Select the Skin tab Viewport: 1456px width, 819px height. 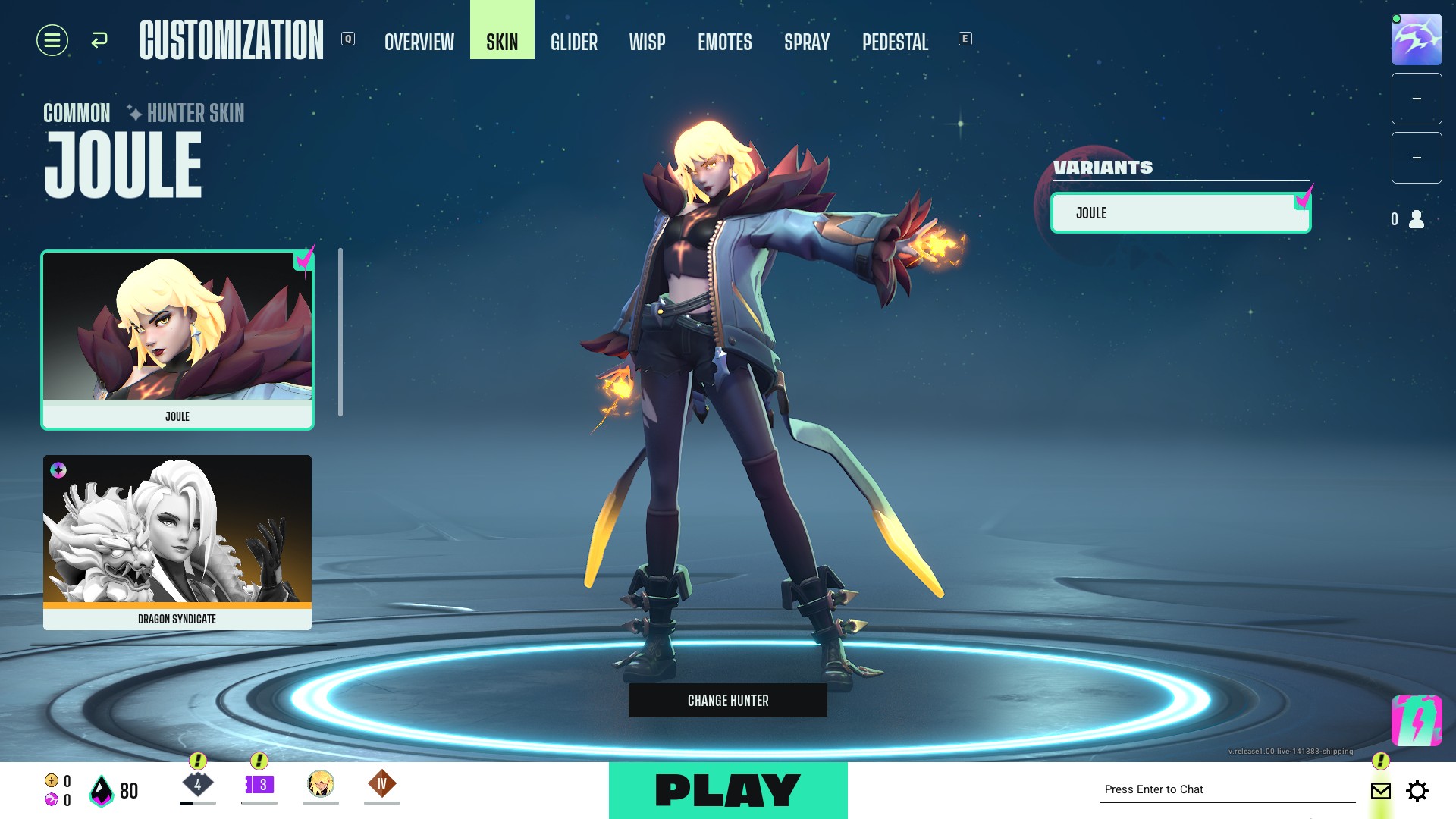[x=502, y=42]
